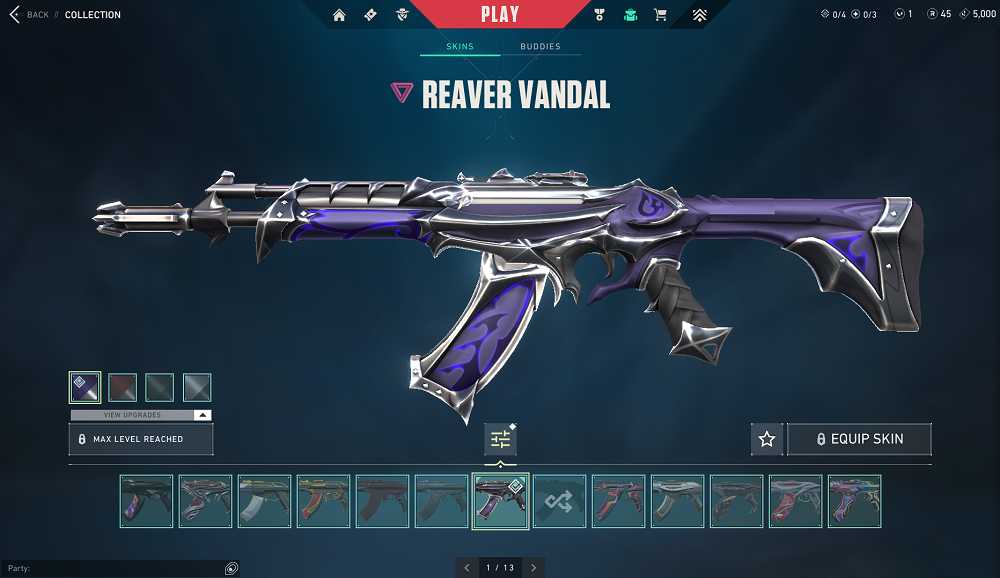Choose the red color variant swatch
The width and height of the screenshot is (1000, 578).
[x=122, y=387]
